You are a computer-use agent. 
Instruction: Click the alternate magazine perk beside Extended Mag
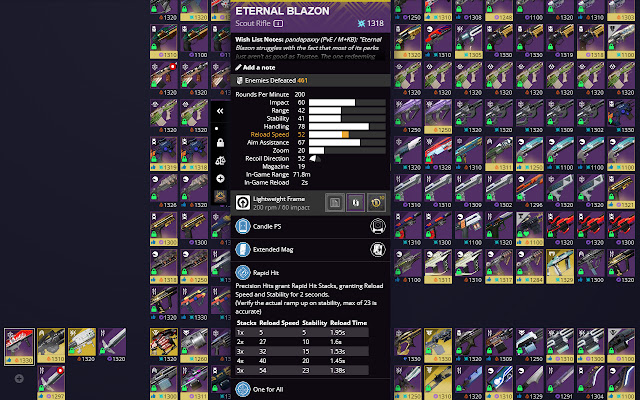point(378,250)
